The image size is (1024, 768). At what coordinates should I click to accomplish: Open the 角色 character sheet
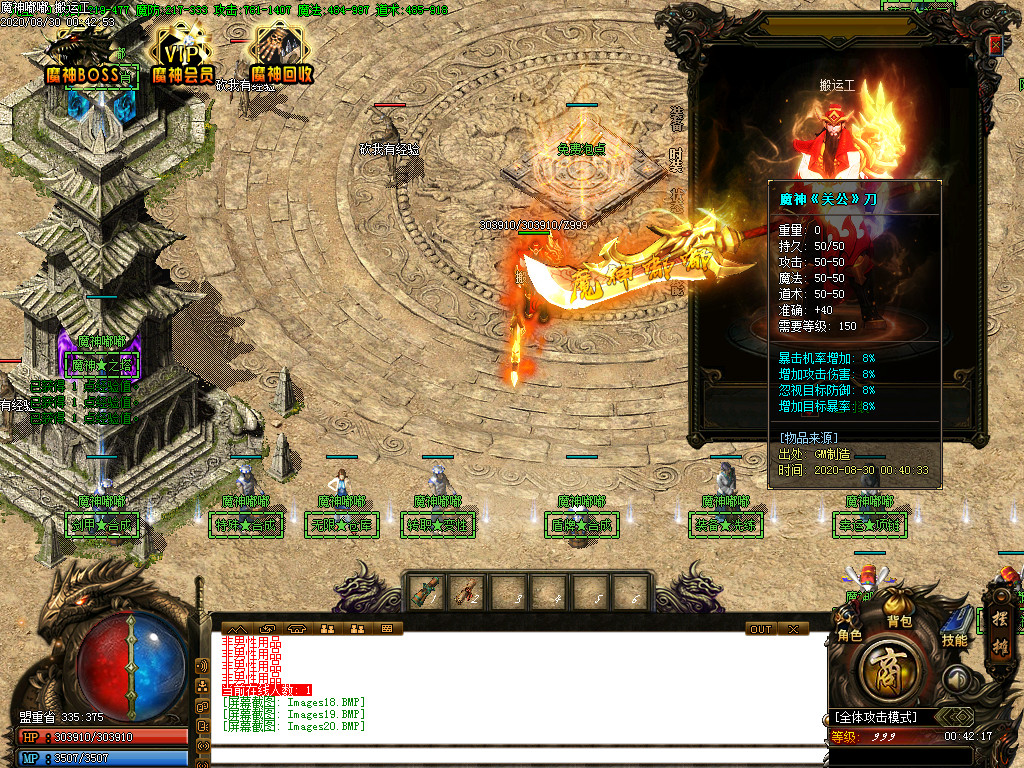pos(849,620)
